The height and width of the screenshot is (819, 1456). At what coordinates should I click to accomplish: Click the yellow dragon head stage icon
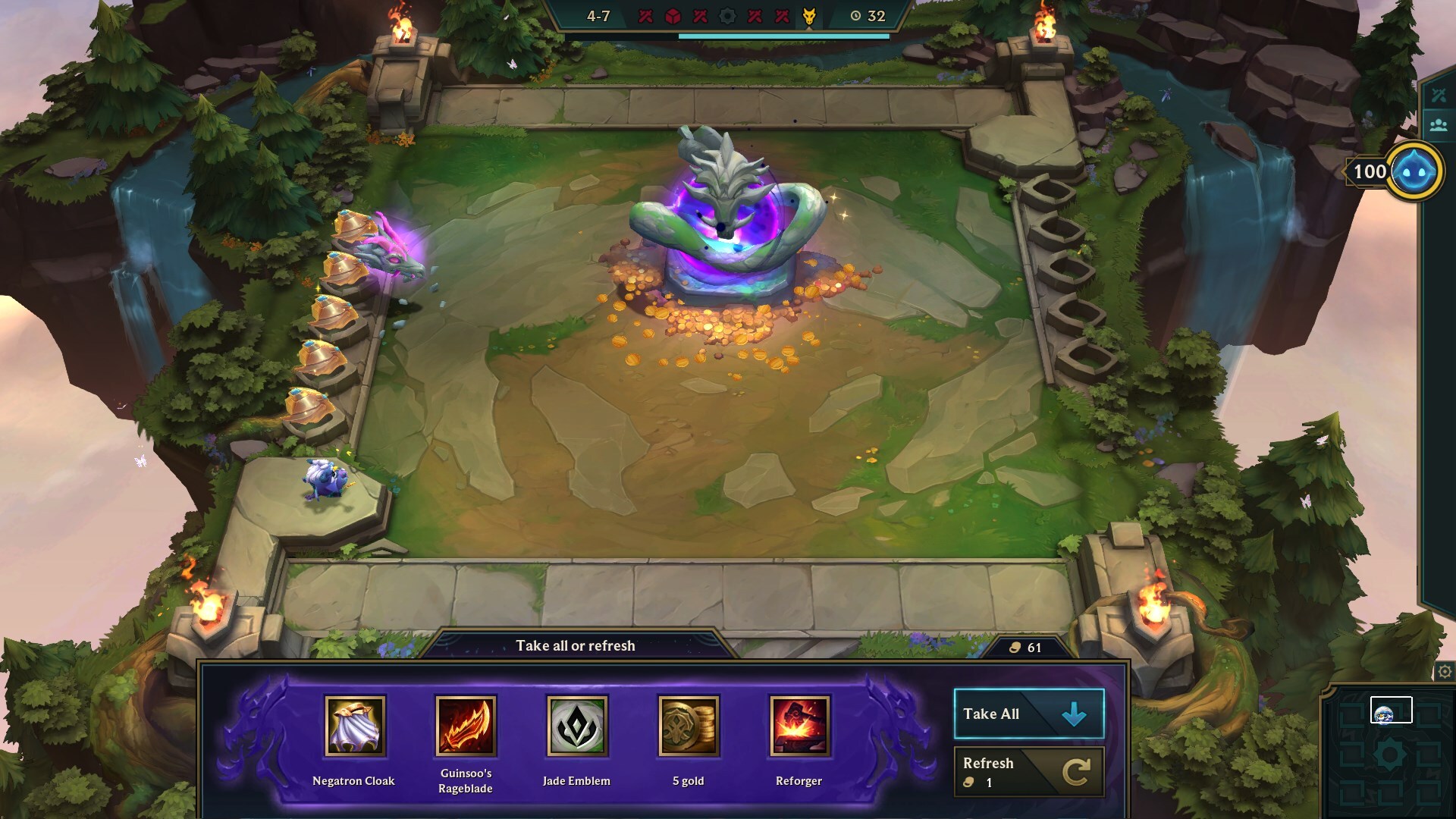click(x=810, y=14)
